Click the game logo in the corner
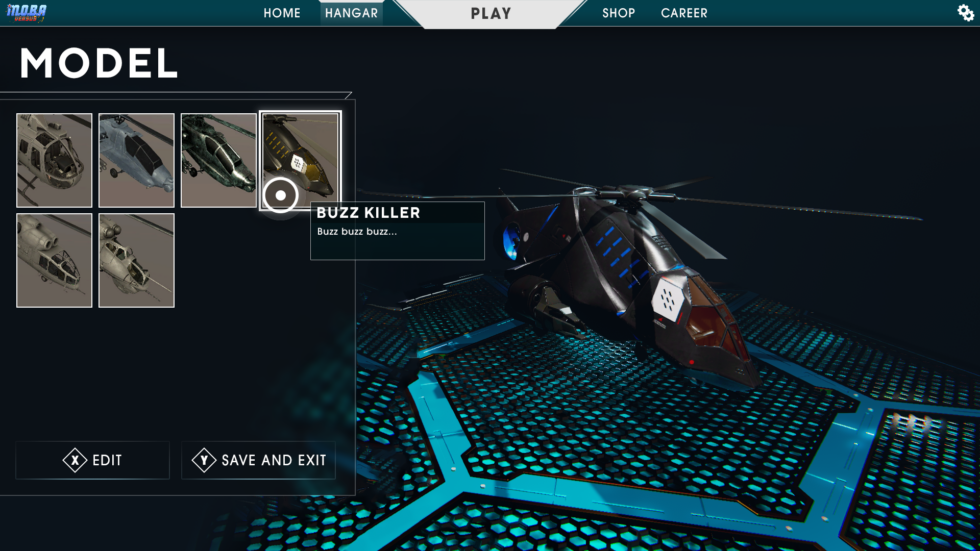 click(x=26, y=12)
